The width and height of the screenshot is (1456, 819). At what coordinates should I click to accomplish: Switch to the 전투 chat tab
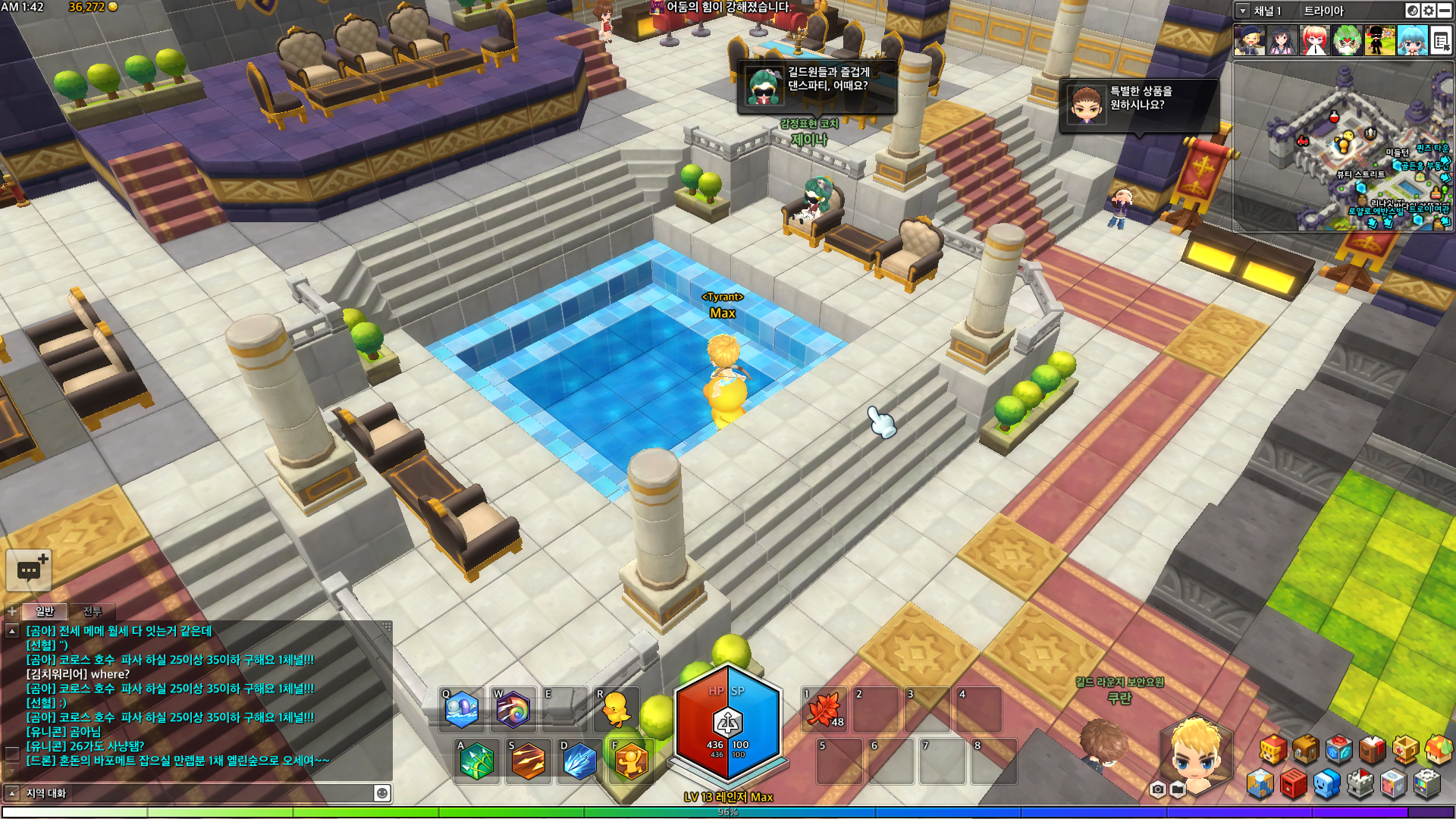92,611
